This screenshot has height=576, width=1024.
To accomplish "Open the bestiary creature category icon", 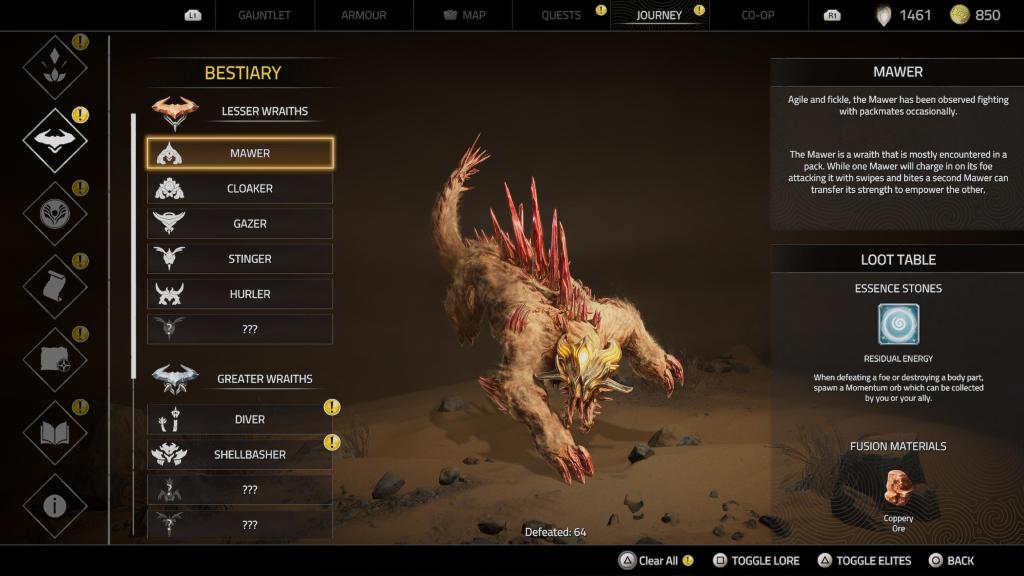I will tap(54, 140).
